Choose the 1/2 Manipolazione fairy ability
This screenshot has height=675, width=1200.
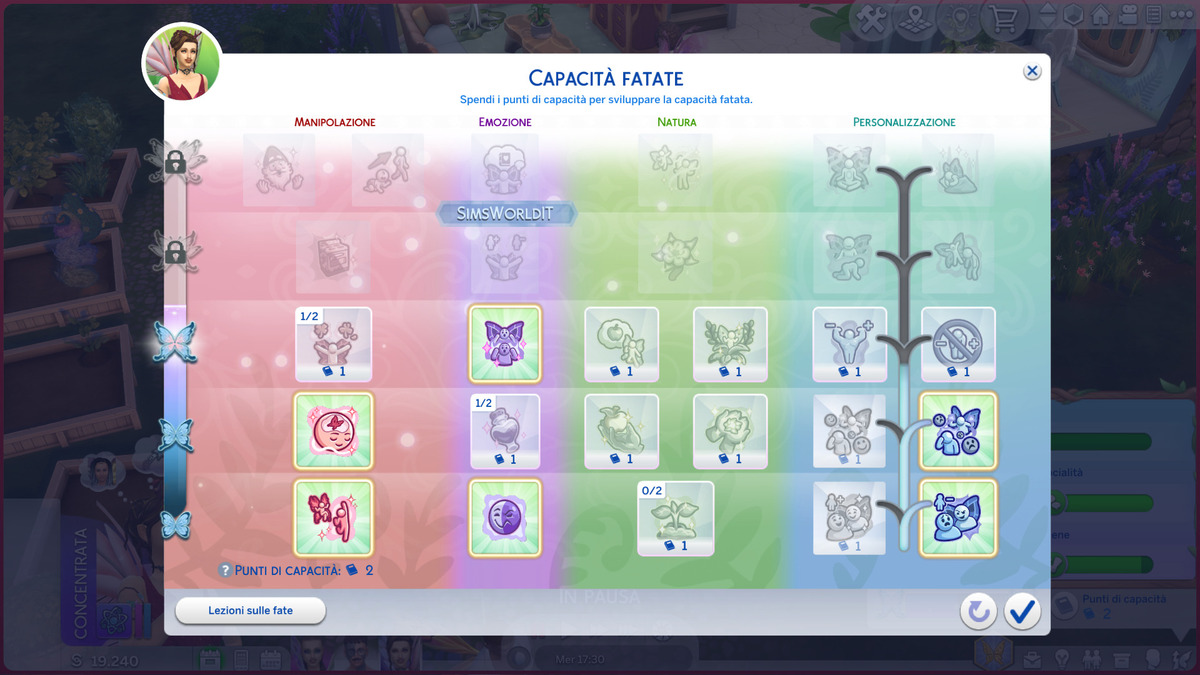click(x=333, y=344)
